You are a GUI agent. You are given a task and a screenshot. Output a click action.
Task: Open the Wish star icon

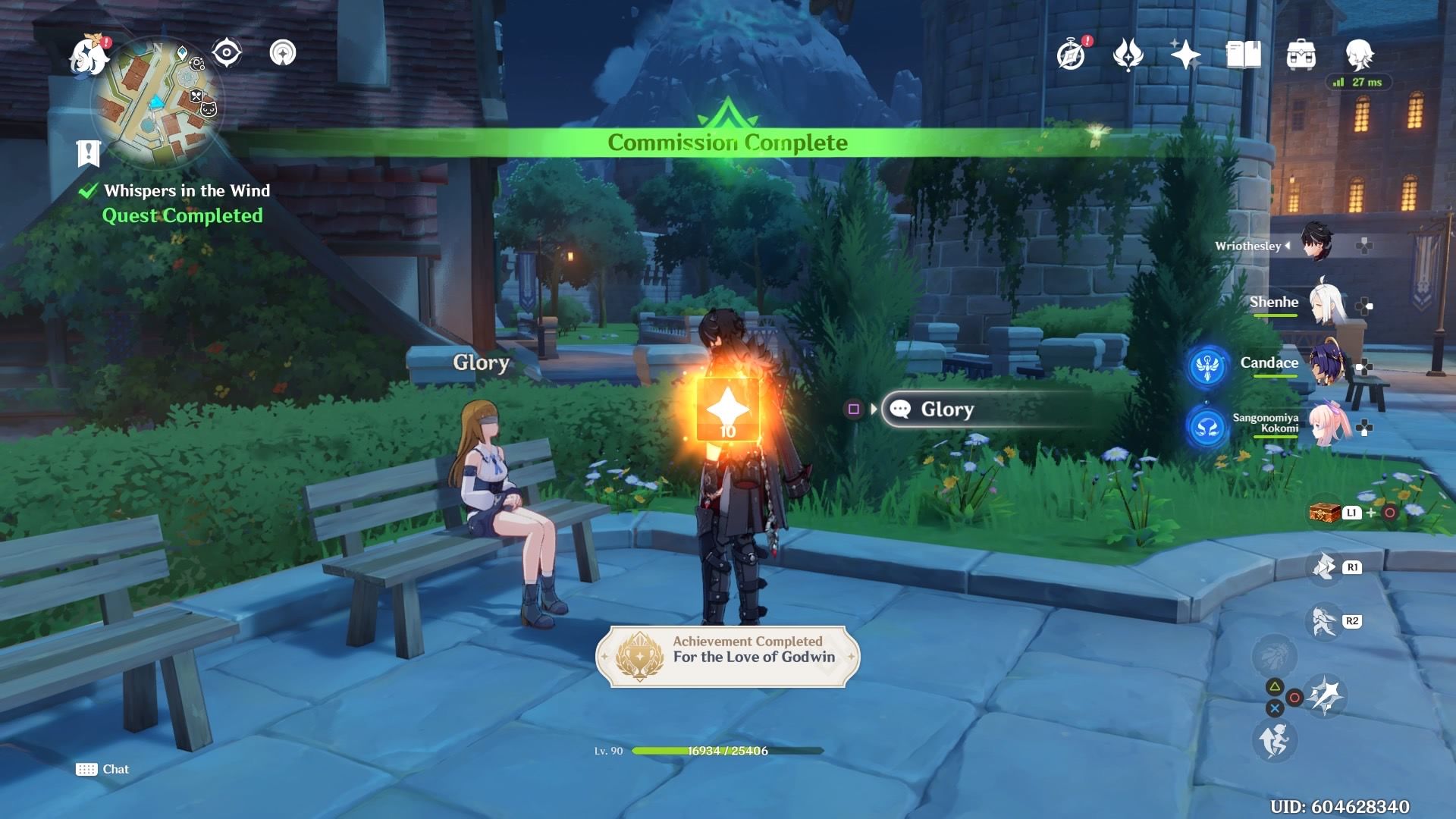pyautogui.click(x=1185, y=55)
